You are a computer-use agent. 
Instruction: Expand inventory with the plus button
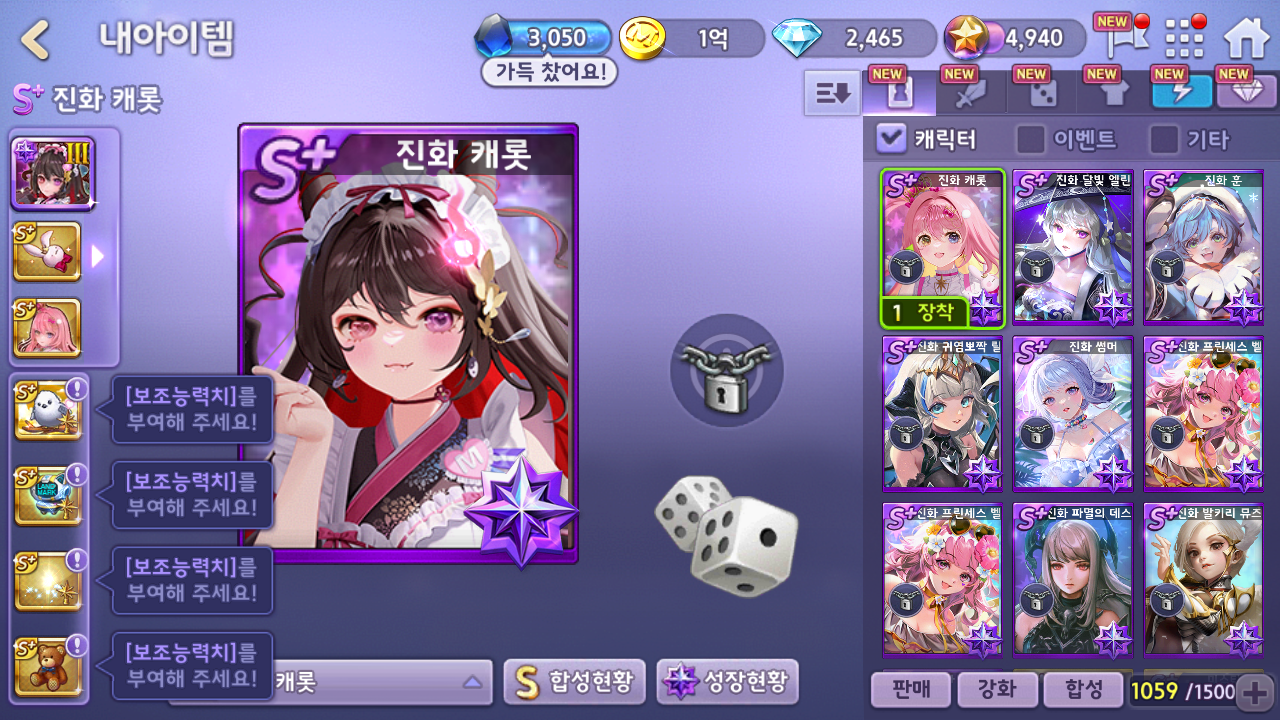point(1255,690)
